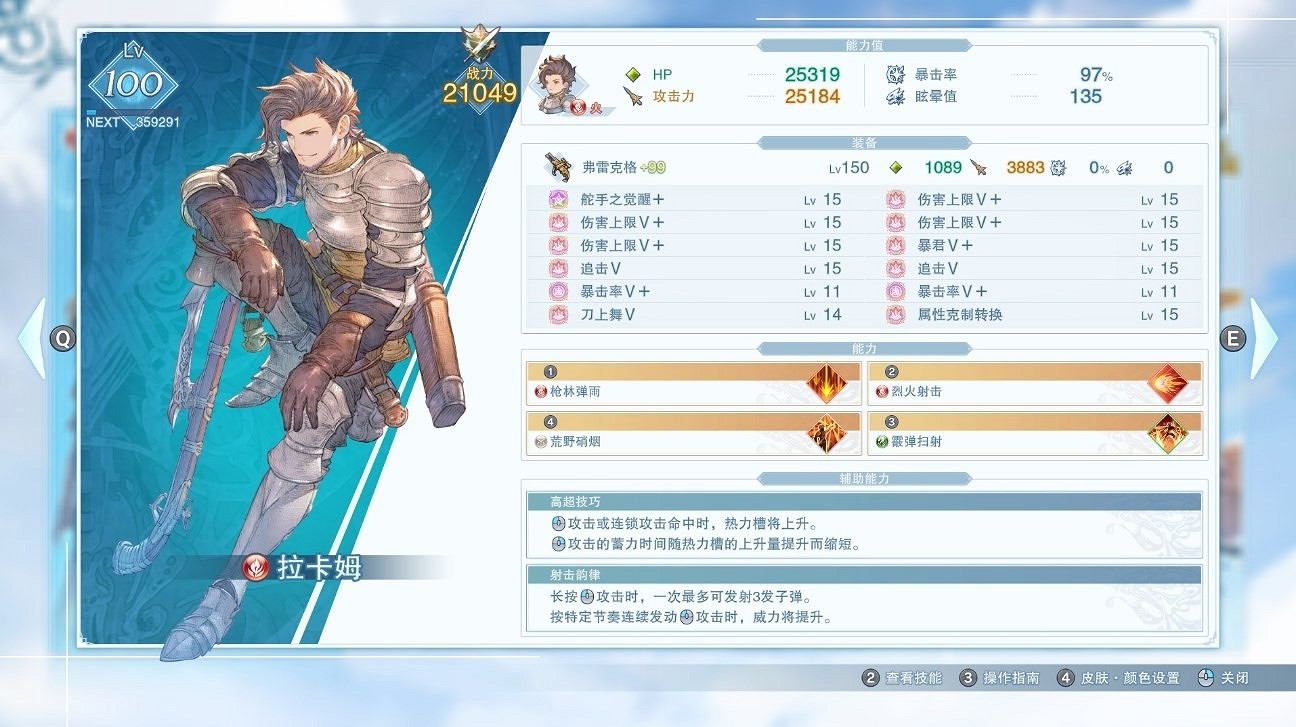Click the right E arrow for next character
The width and height of the screenshot is (1296, 727).
click(1233, 340)
